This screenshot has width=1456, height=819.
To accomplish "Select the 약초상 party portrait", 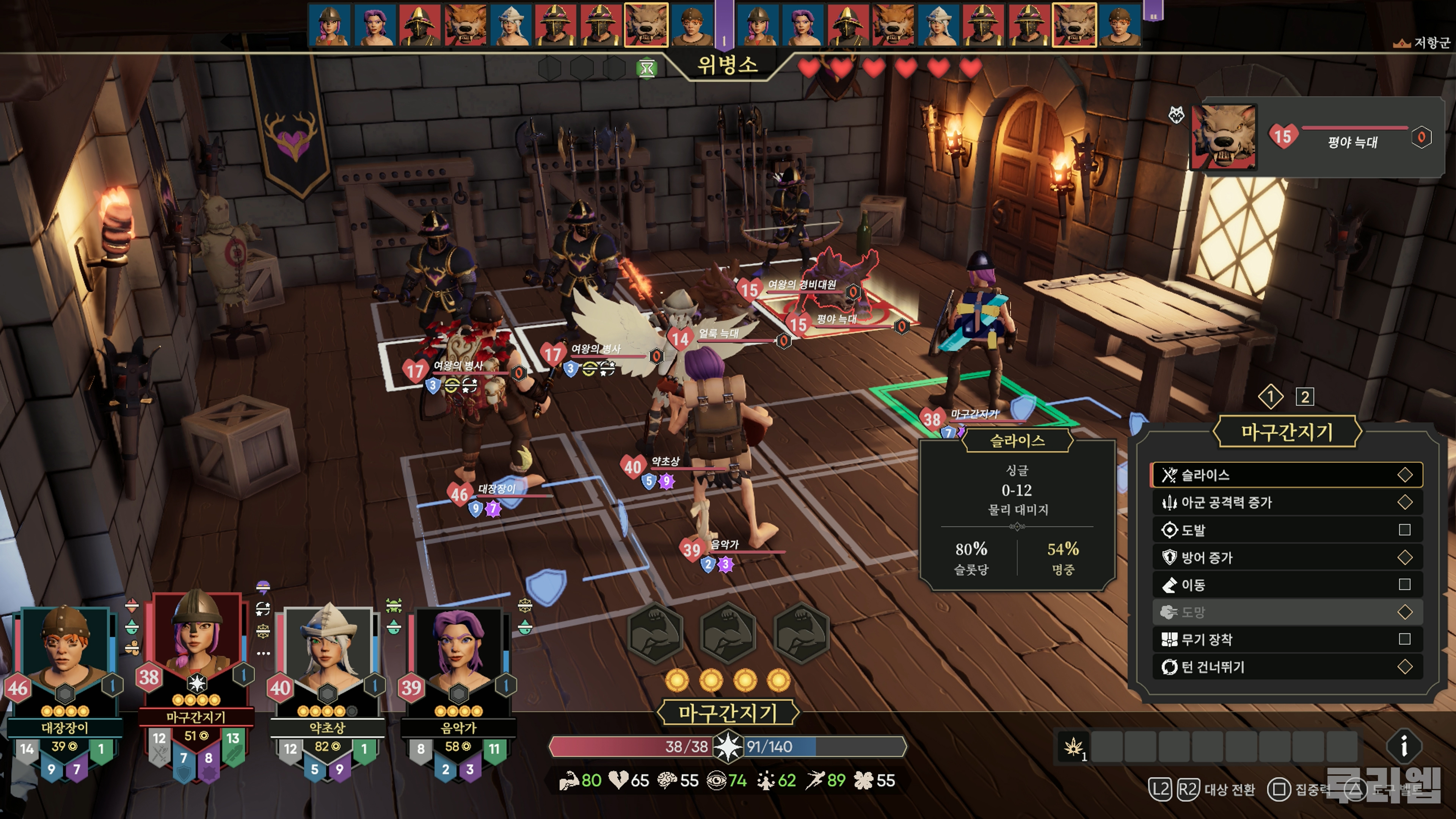I will pyautogui.click(x=327, y=650).
